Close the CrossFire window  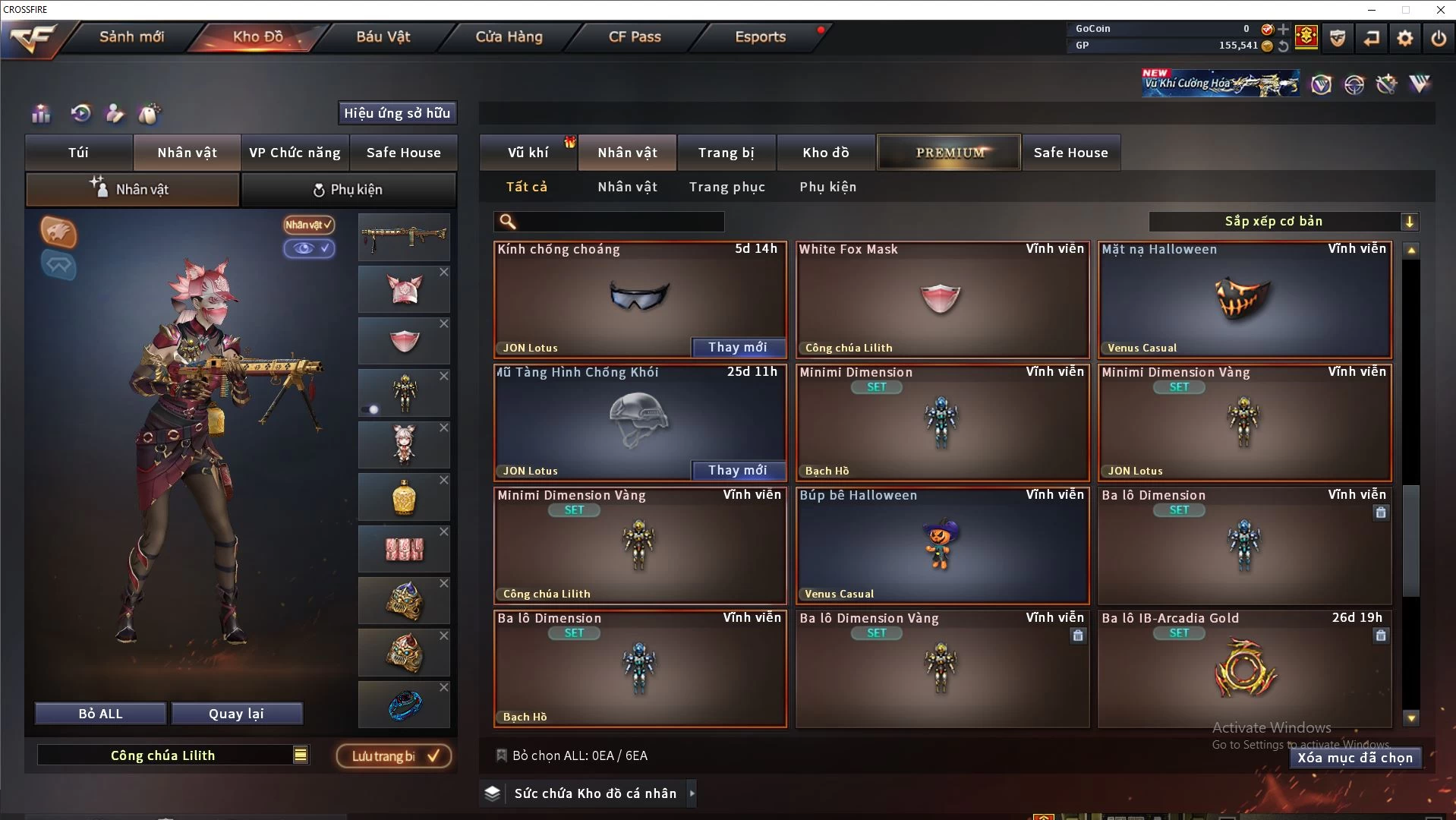(x=1440, y=10)
